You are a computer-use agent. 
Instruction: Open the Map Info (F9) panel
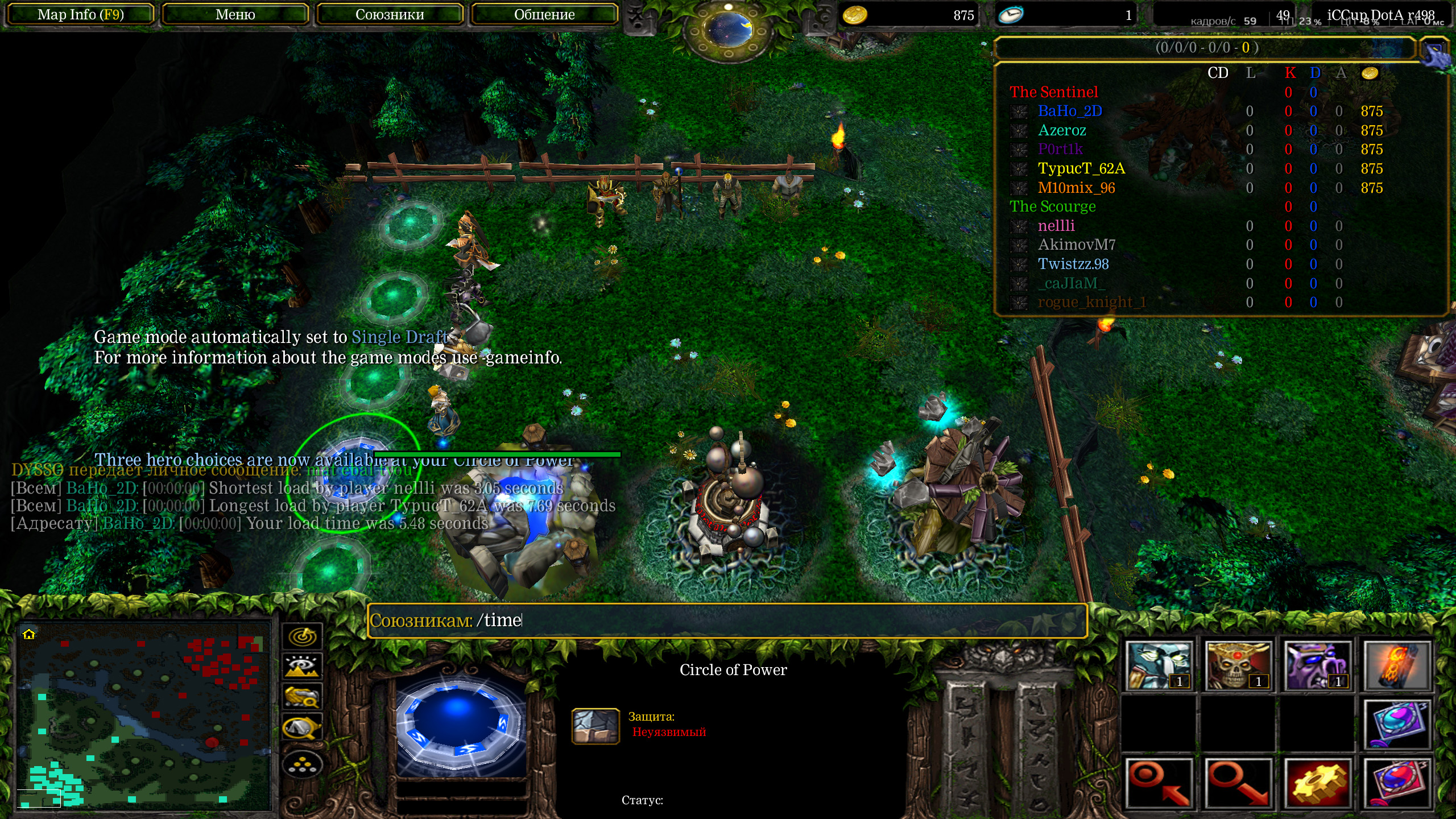point(80,15)
